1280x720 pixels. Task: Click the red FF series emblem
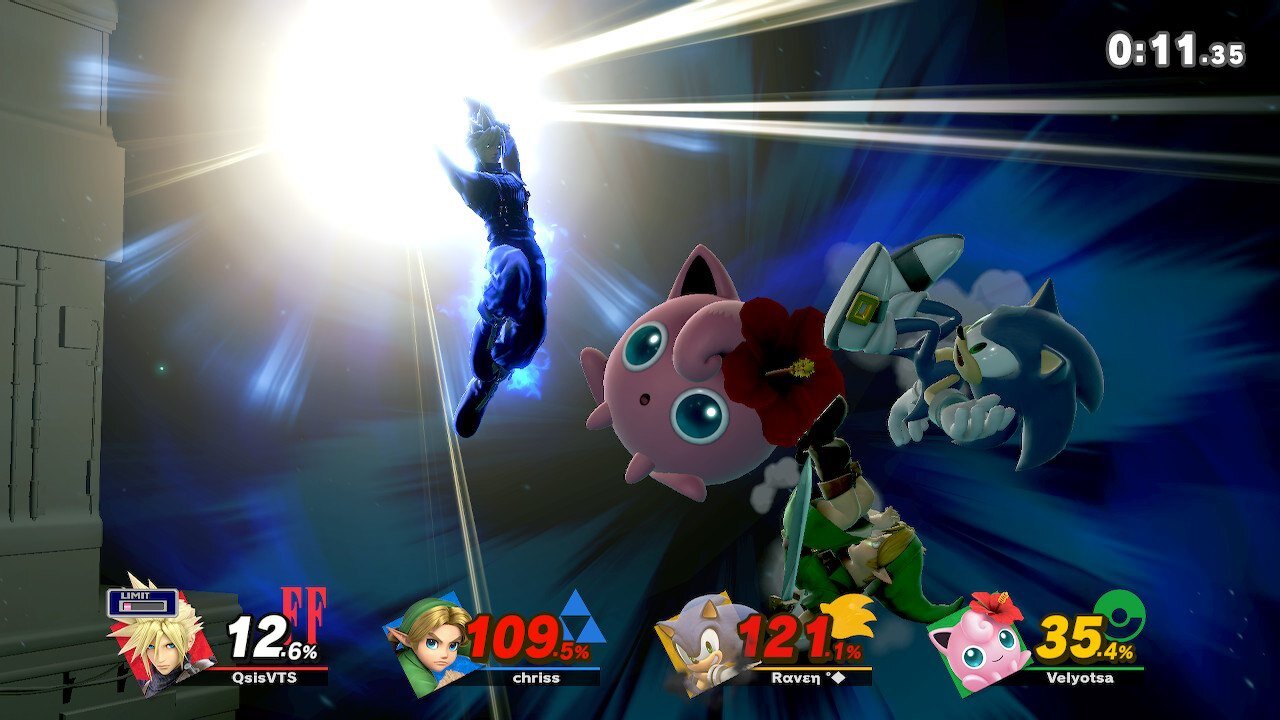click(303, 614)
